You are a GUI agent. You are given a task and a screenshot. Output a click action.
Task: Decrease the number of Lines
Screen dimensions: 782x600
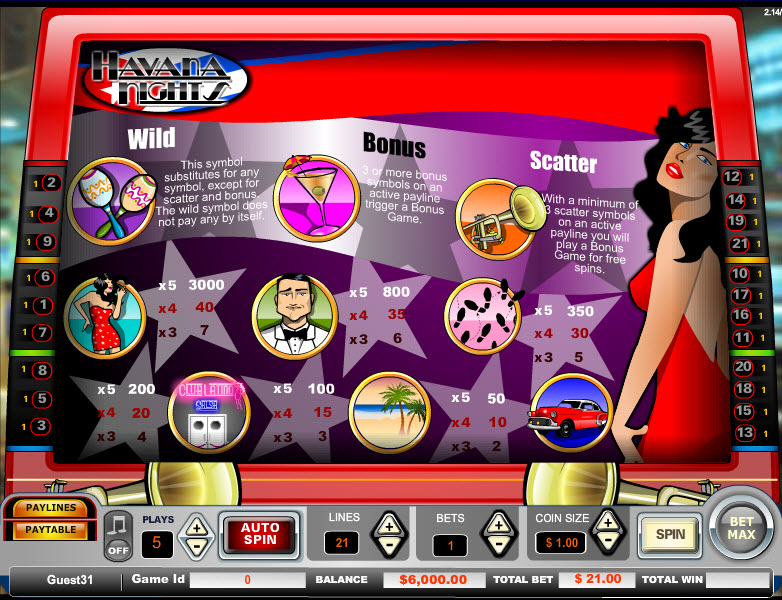coord(389,546)
